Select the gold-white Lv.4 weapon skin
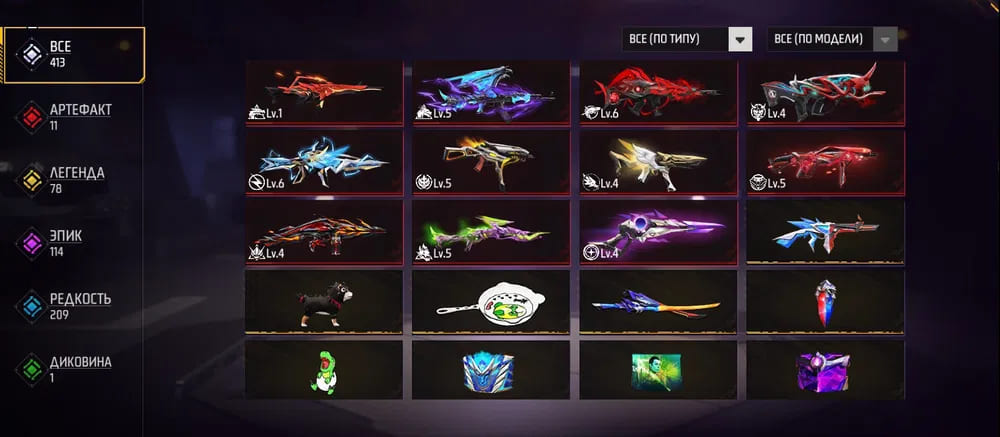This screenshot has width=1000, height=437. [x=658, y=162]
